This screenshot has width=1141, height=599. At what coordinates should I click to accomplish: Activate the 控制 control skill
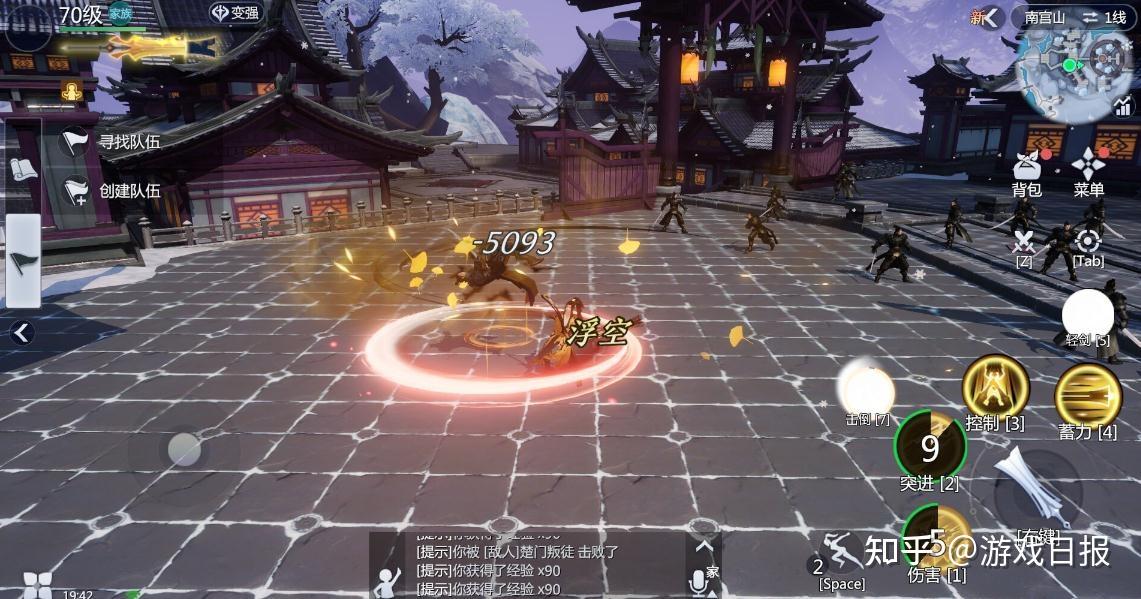(x=995, y=388)
